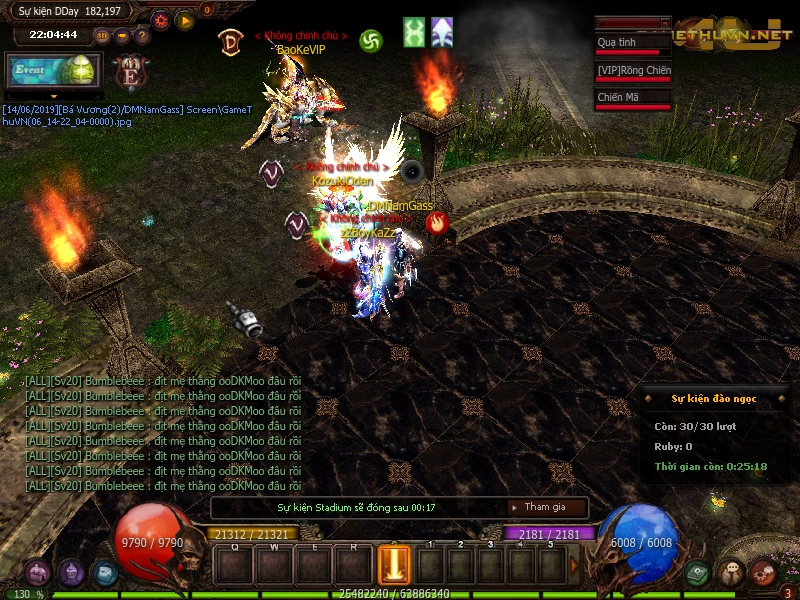
Task: Click the D shield badge icon
Action: tap(230, 41)
